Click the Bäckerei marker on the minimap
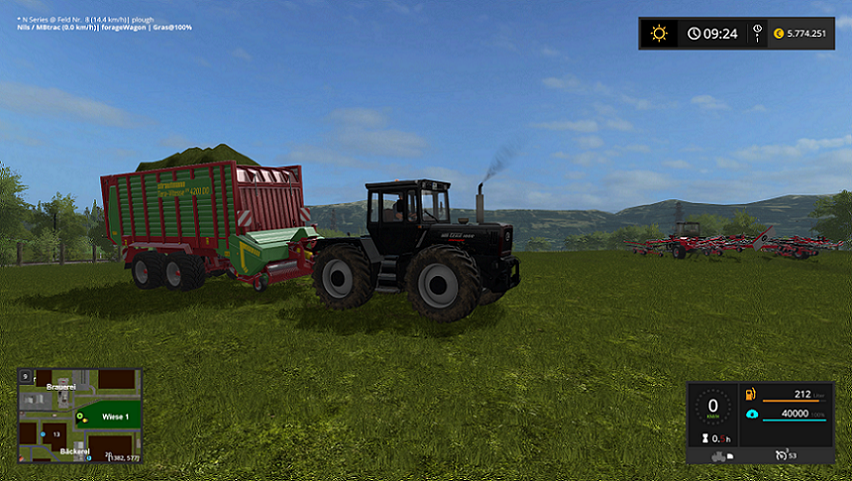Viewport: 852px width, 481px height. (74, 452)
